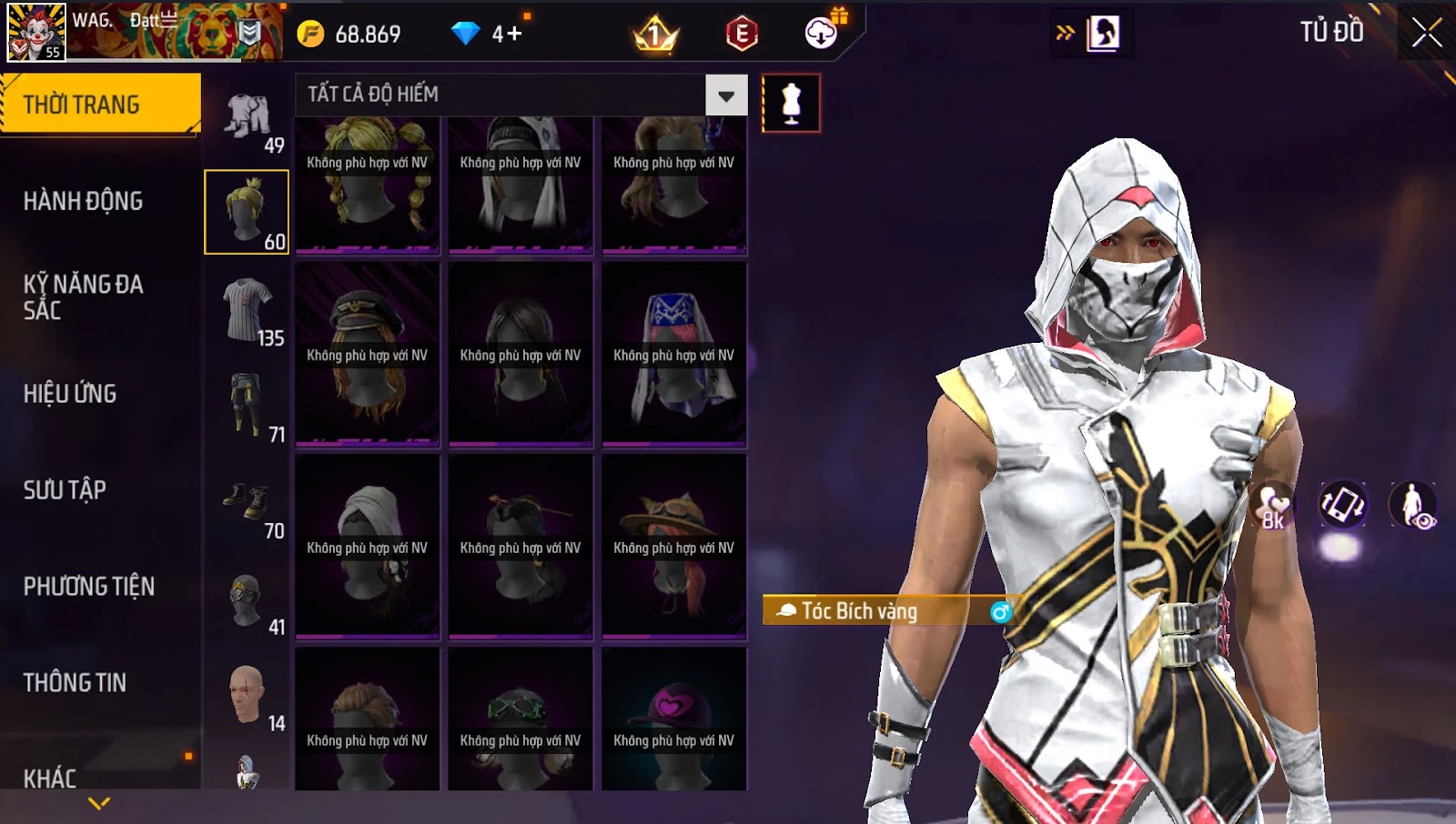Select the pants category icon
Viewport: 1456px width, 824px height.
[248, 407]
